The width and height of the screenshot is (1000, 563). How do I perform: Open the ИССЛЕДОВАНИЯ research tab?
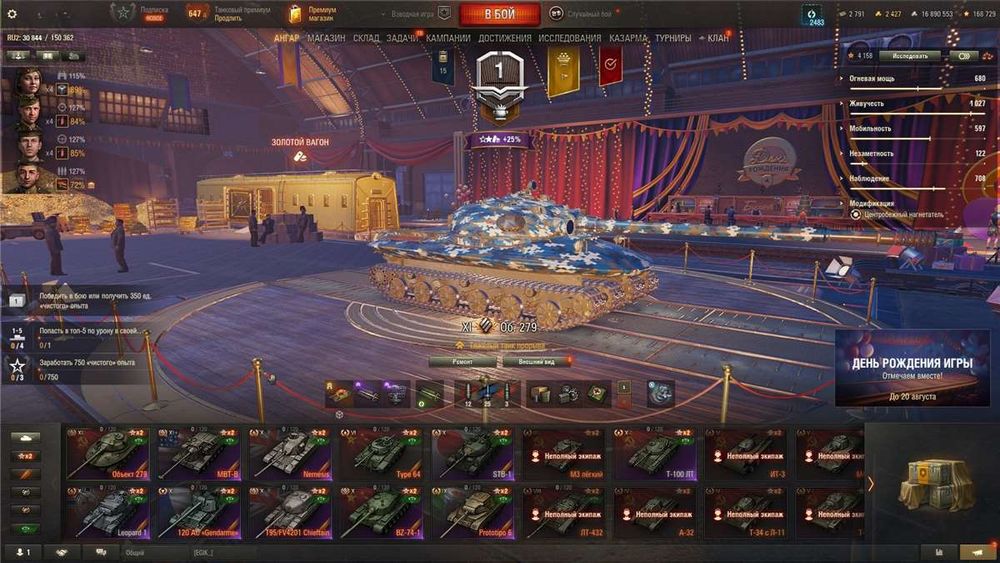(570, 38)
